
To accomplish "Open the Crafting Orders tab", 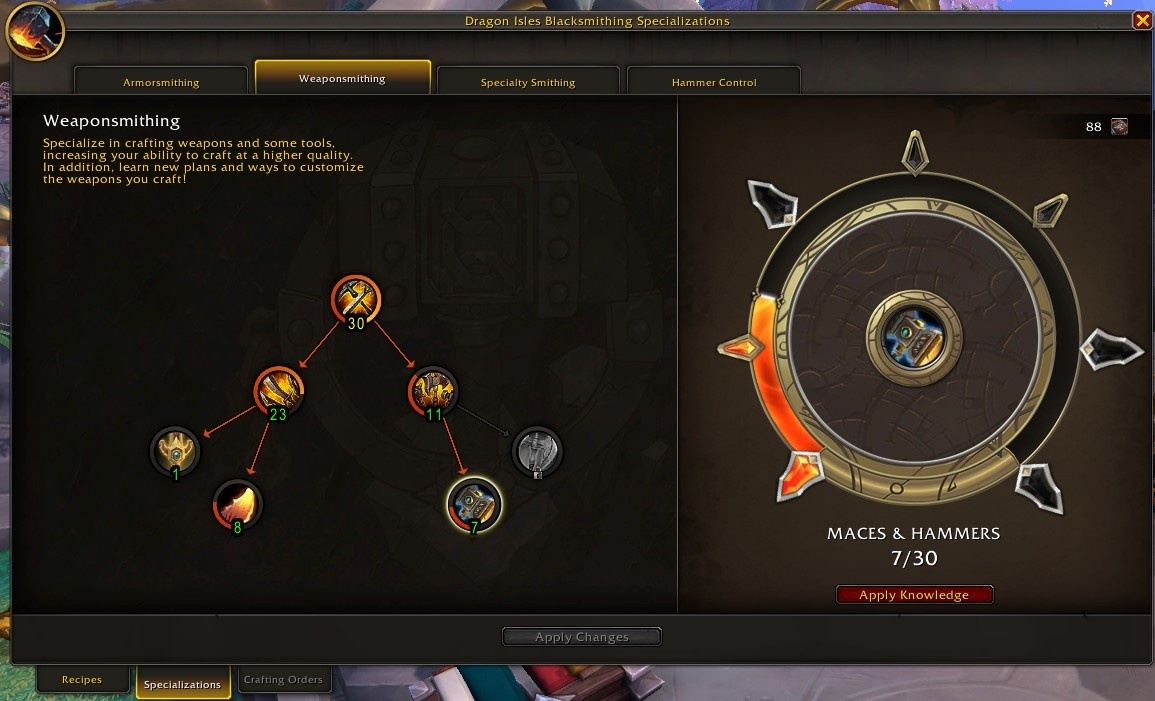I will click(x=283, y=680).
